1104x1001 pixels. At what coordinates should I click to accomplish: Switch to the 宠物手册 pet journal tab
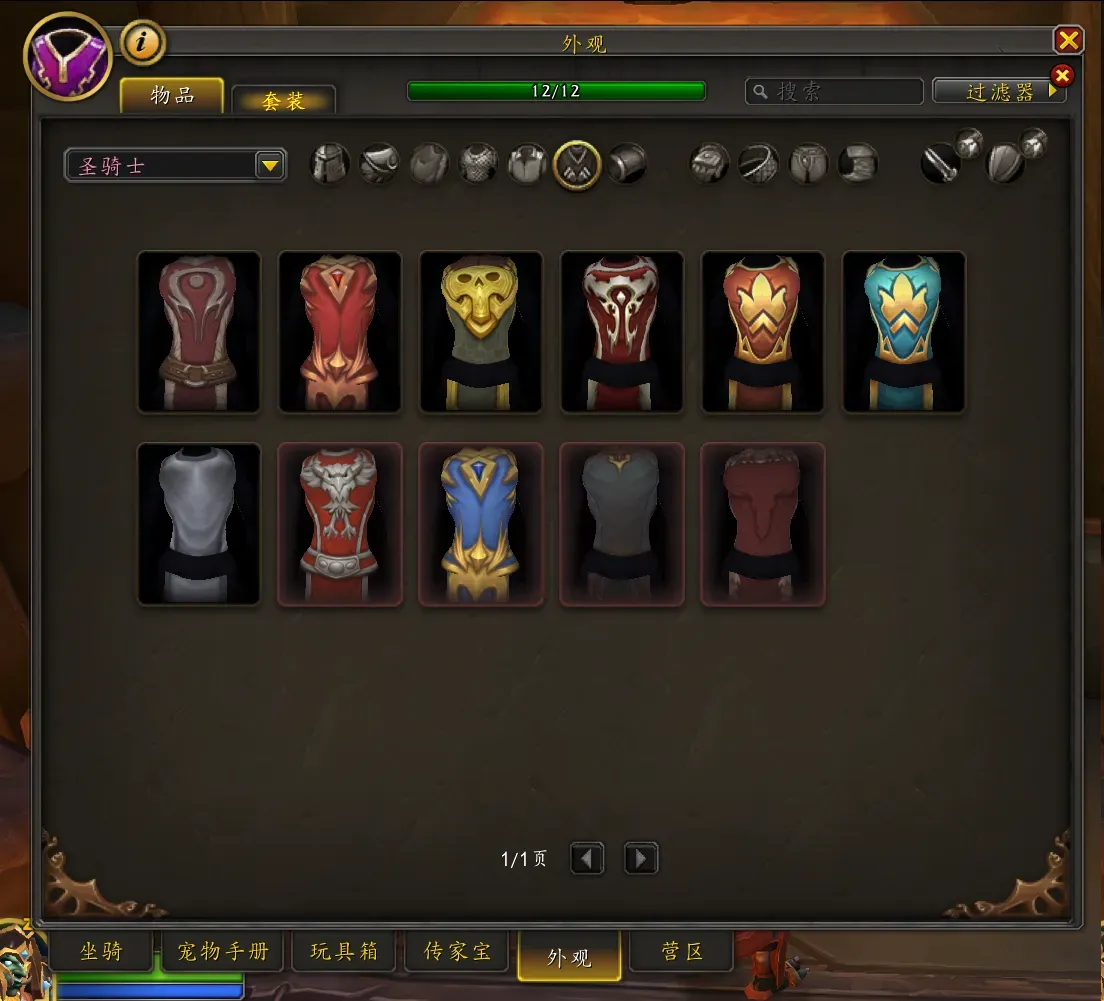coord(223,952)
